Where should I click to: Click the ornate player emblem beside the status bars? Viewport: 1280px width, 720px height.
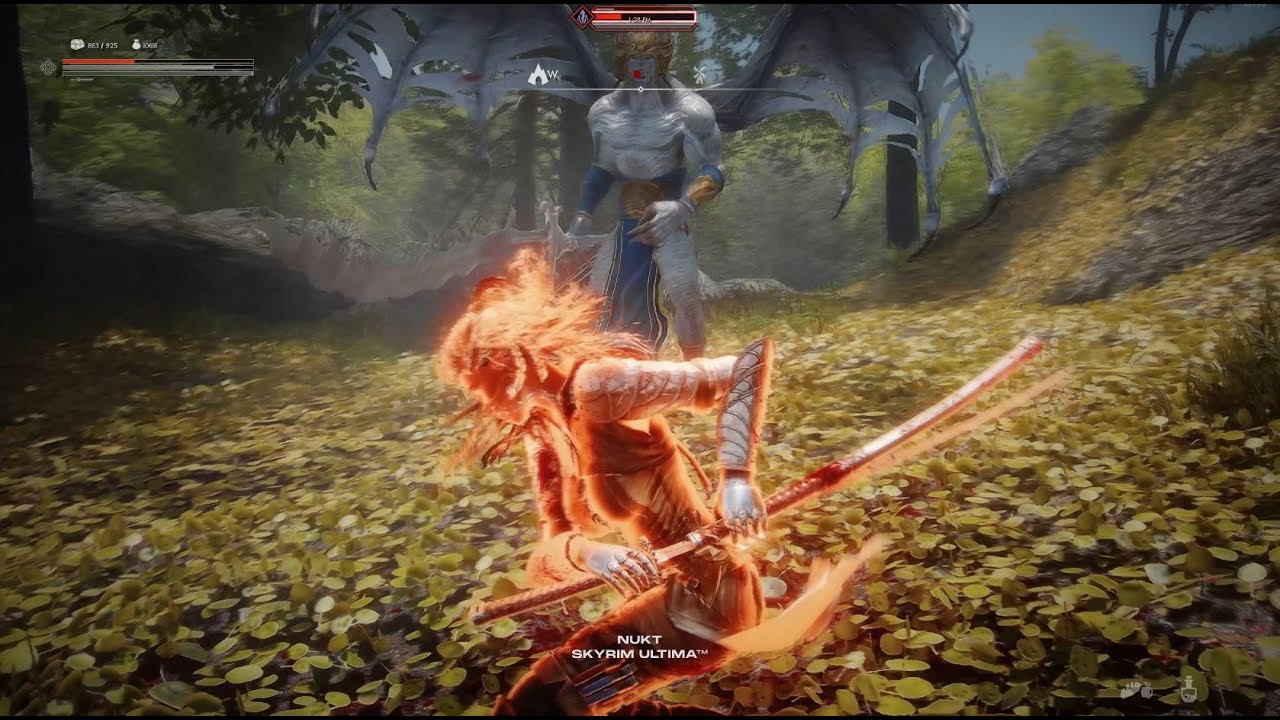point(48,67)
